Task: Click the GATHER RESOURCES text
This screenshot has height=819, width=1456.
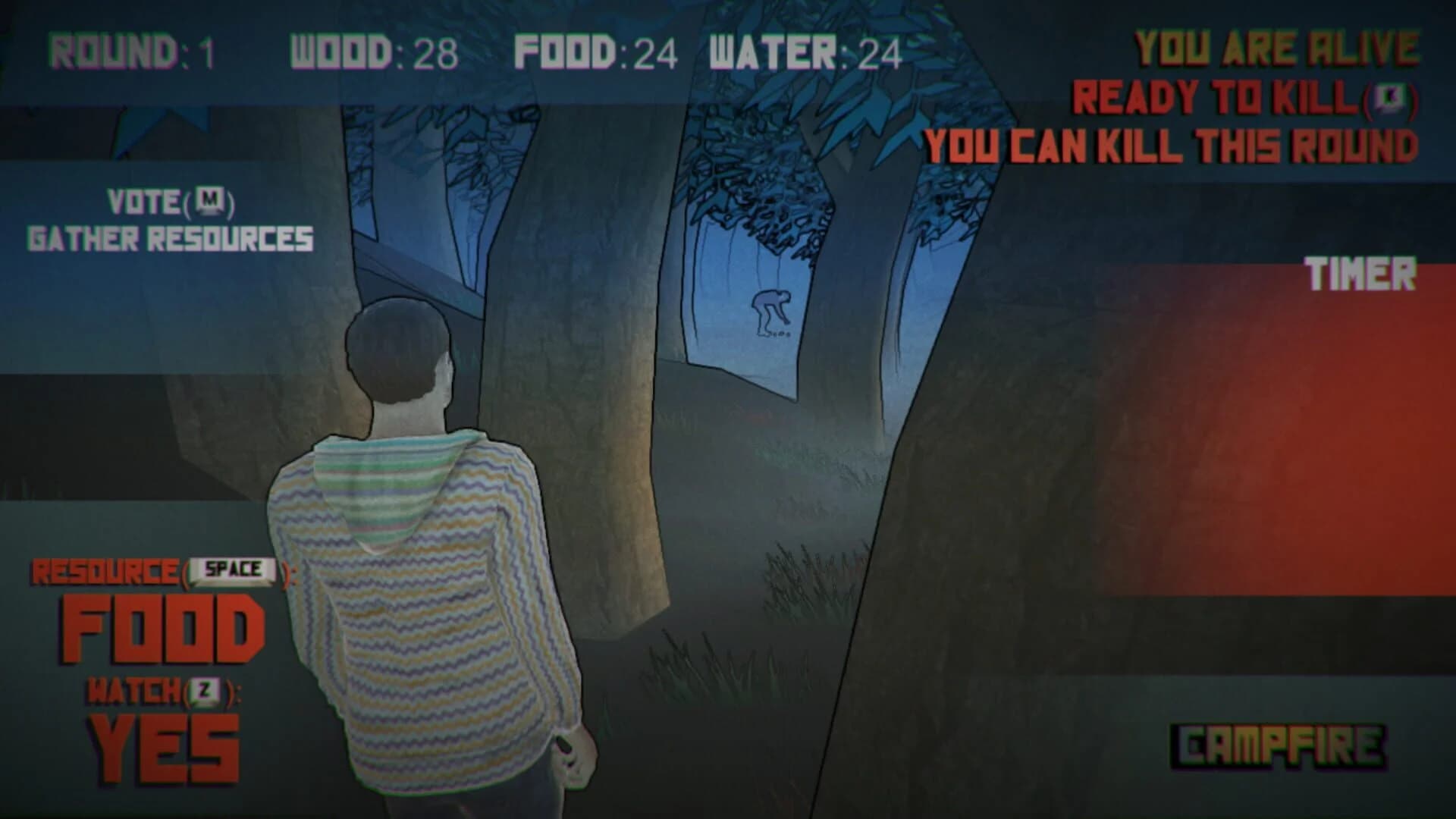Action: (171, 237)
